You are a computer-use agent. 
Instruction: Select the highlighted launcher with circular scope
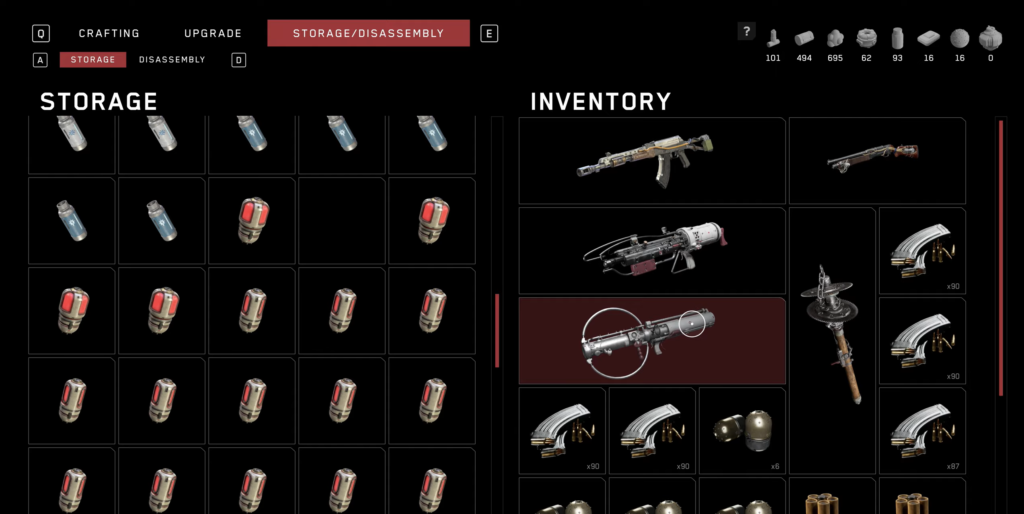tap(652, 340)
